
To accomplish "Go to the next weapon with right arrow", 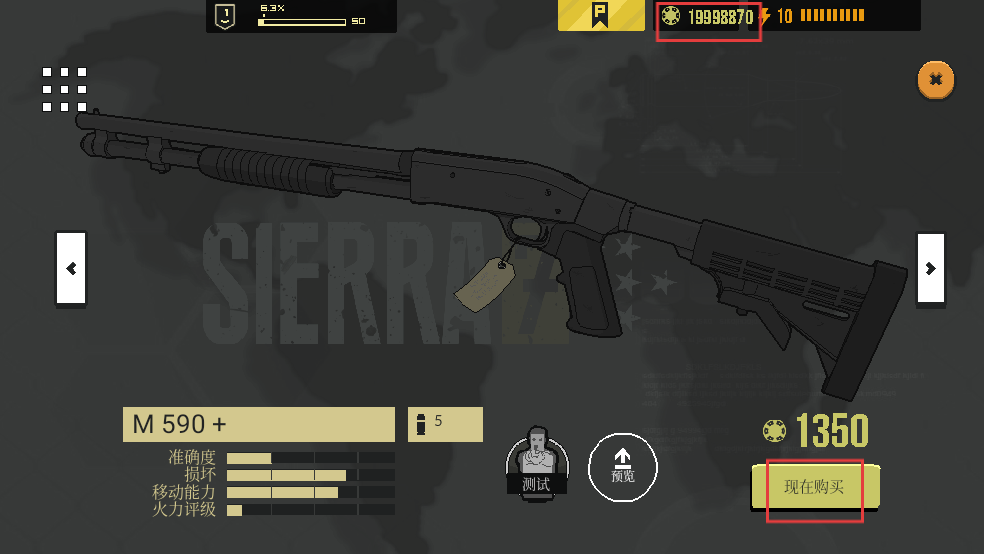I will 930,268.
